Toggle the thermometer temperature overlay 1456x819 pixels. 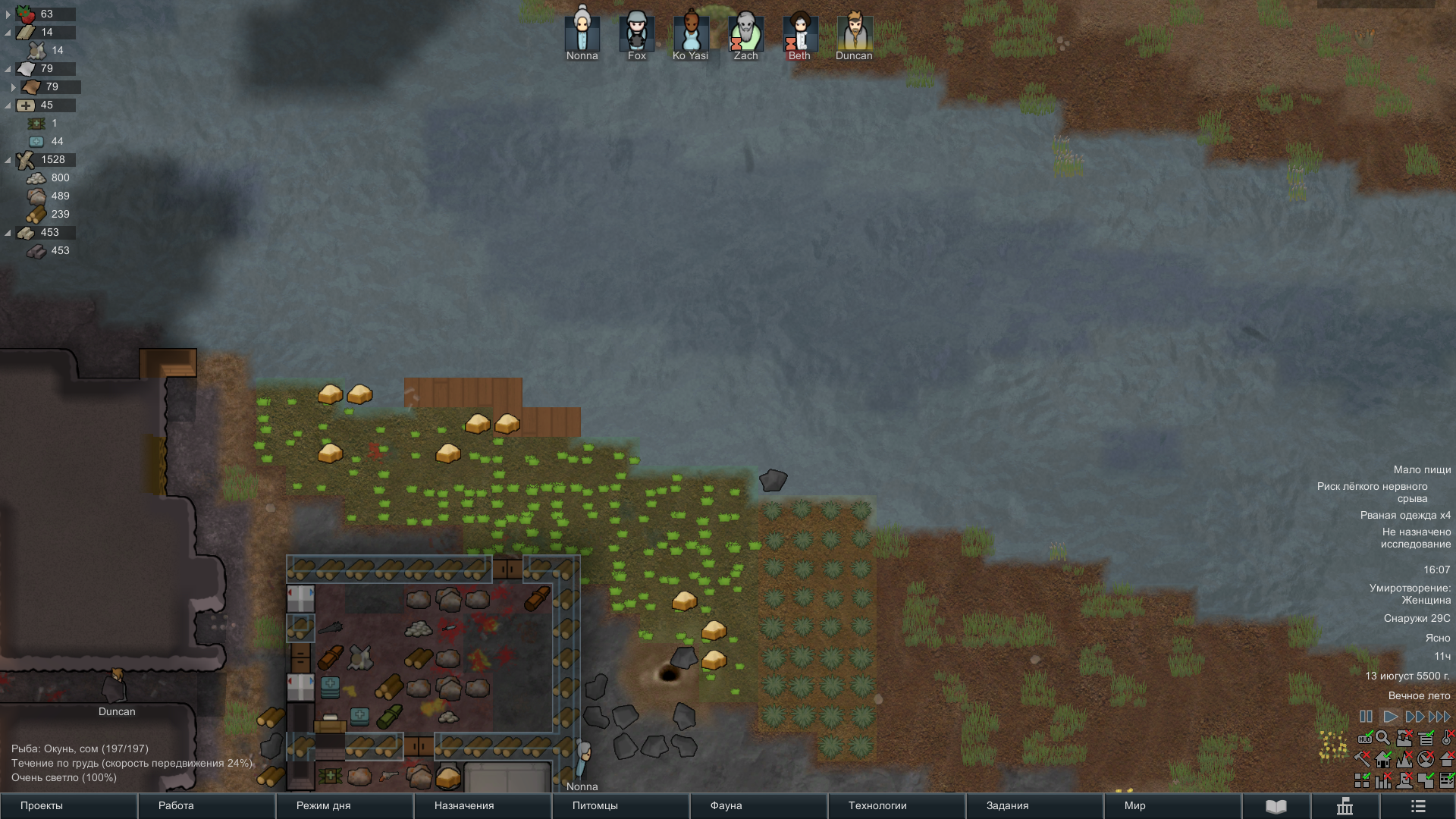click(1448, 738)
